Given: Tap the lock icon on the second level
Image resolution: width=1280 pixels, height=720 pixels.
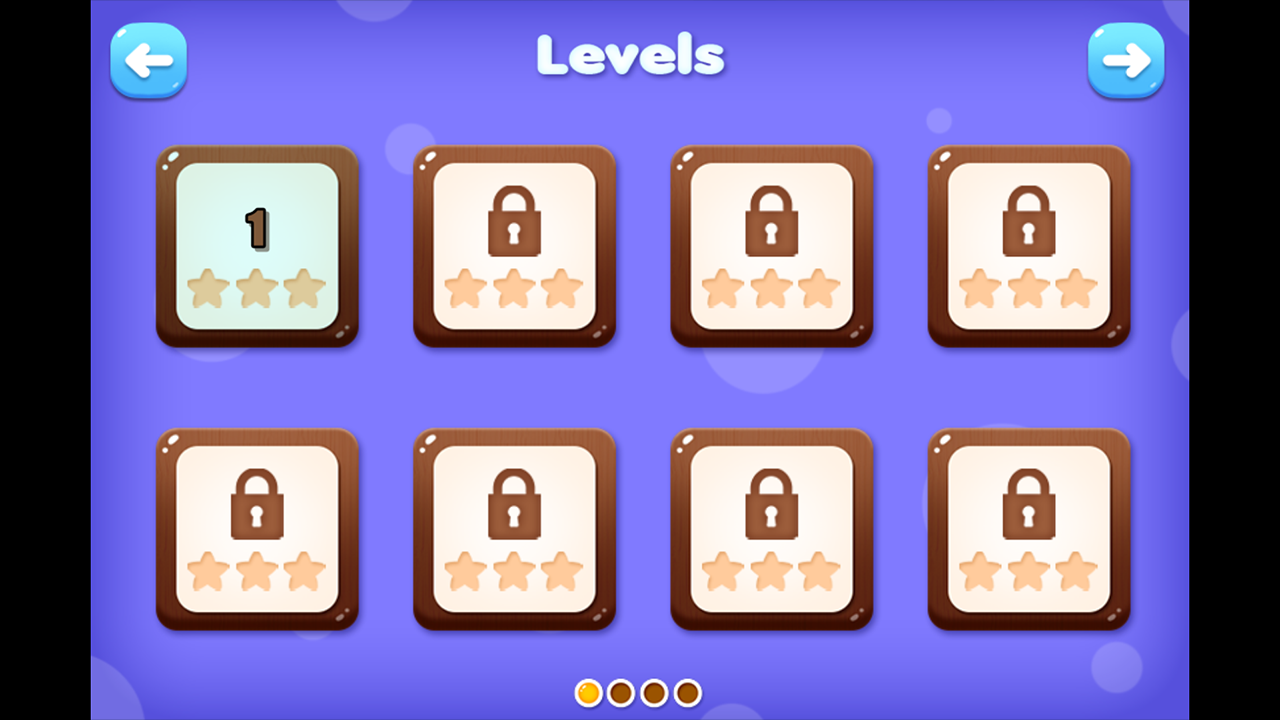Looking at the screenshot, I should coord(514,222).
